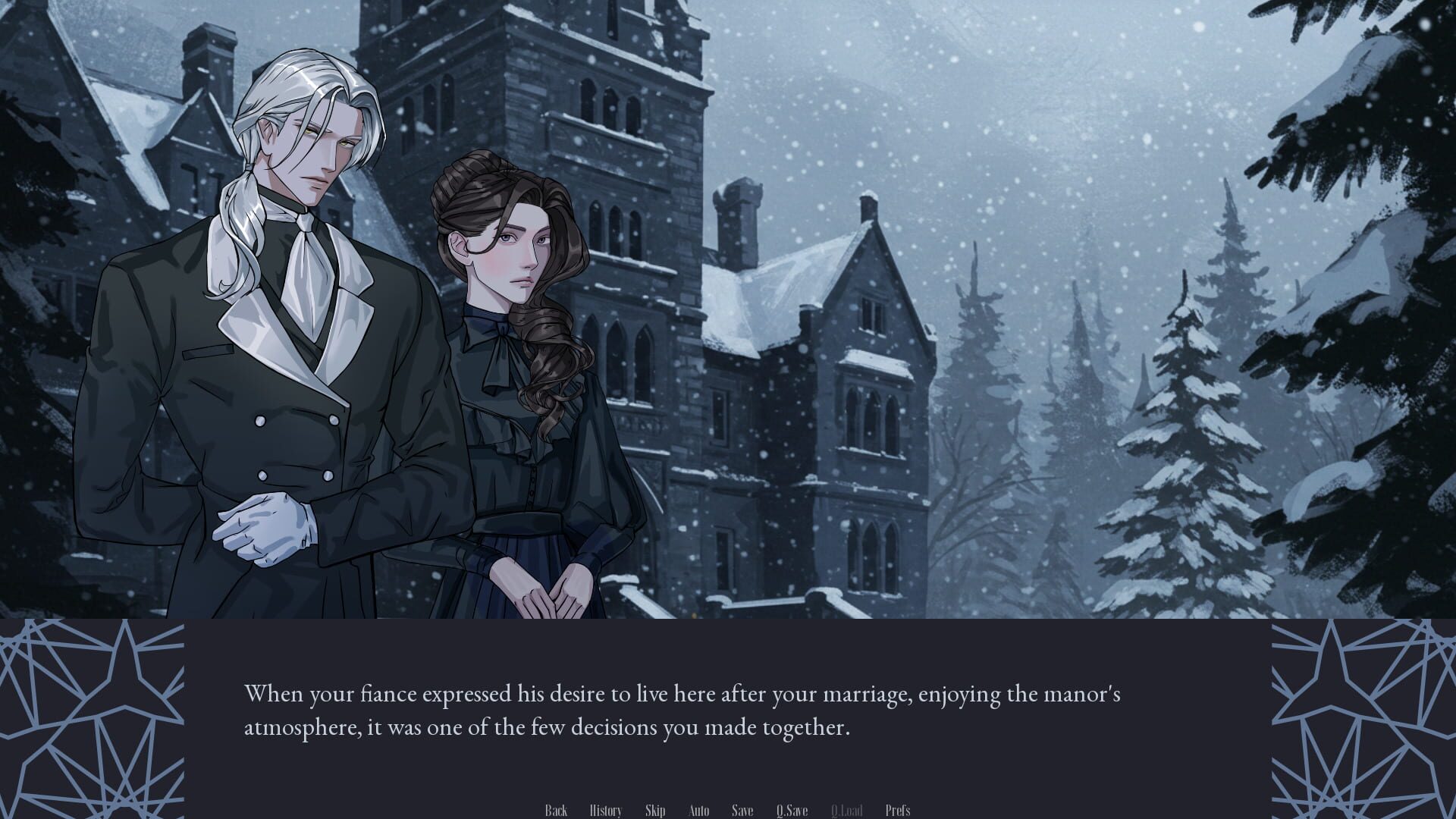Open the Prefs settings menu
This screenshot has height=819, width=1456.
coord(899,810)
